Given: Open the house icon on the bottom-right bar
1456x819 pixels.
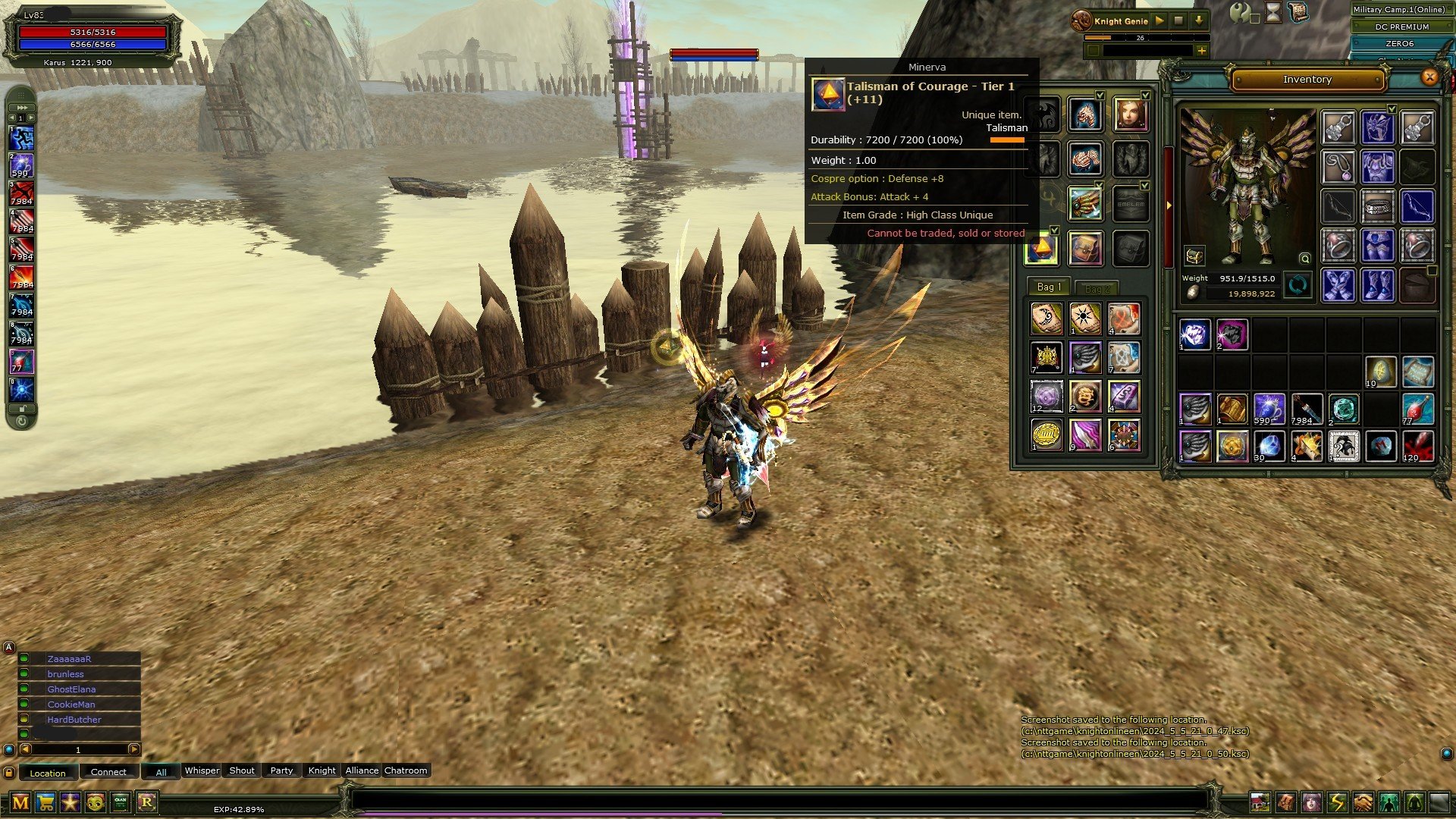Looking at the screenshot, I should point(1260,802).
